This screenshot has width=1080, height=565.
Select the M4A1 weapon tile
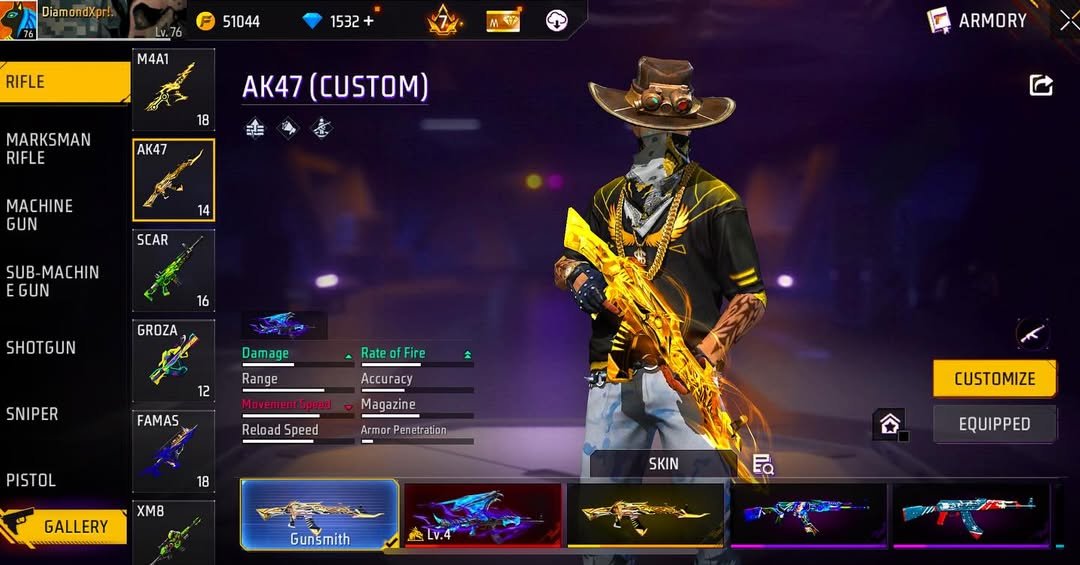point(173,90)
